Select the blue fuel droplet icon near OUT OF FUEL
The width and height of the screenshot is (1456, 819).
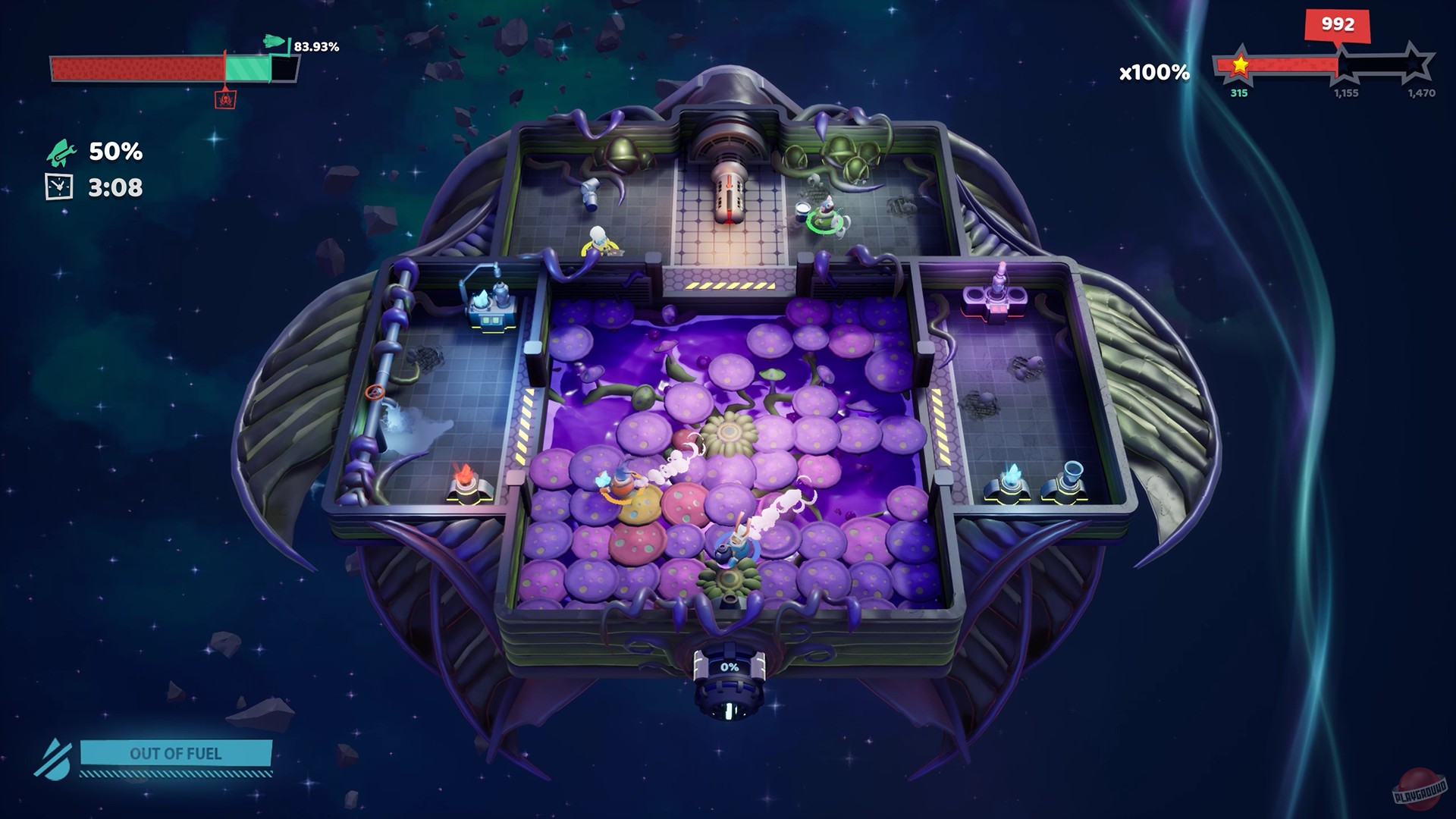tap(59, 758)
